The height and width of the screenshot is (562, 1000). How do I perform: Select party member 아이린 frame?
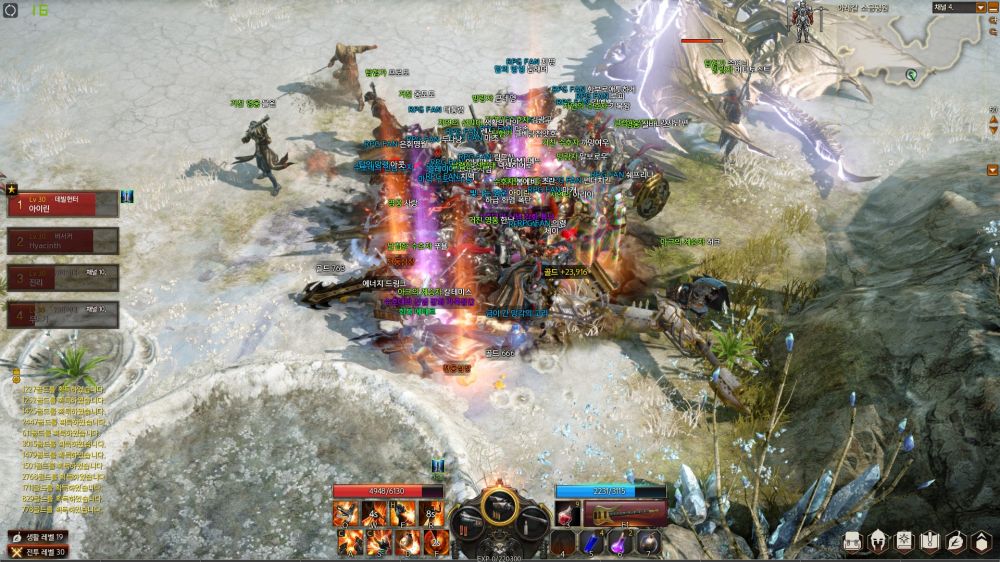coord(62,204)
